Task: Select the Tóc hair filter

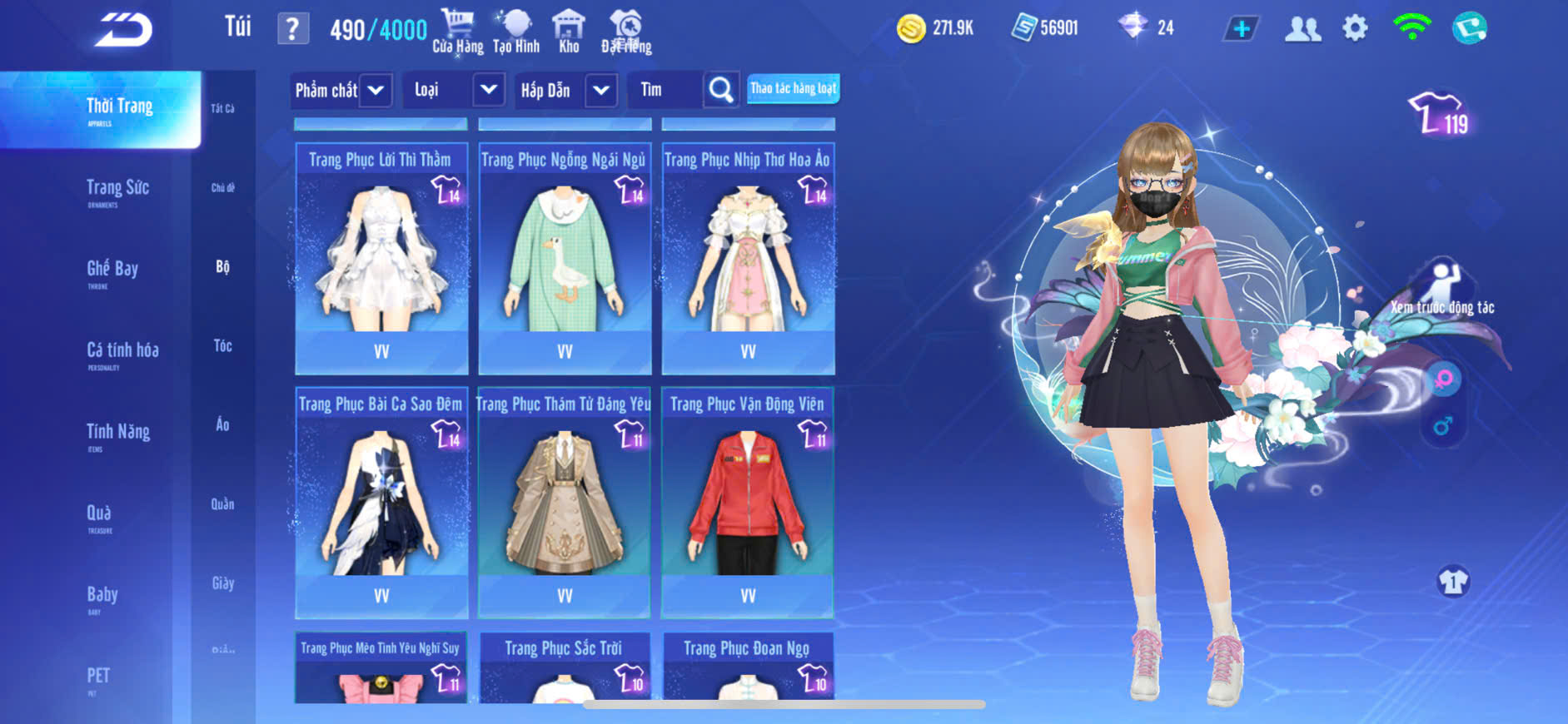Action: pyautogui.click(x=222, y=345)
